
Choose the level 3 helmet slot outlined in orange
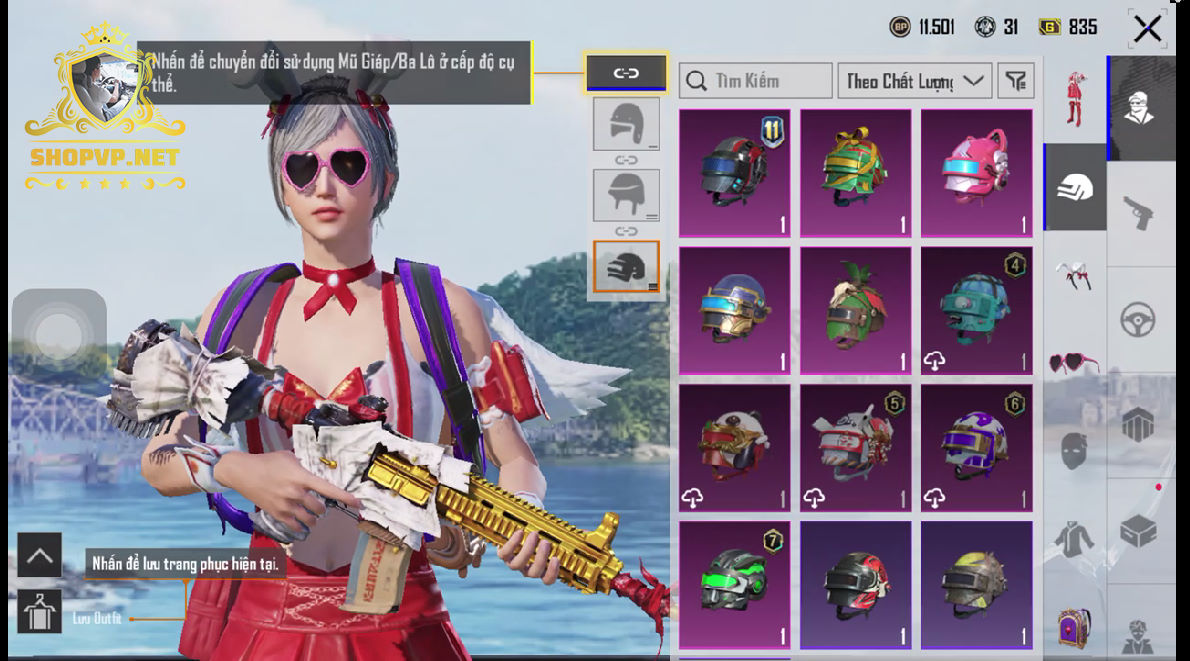coord(626,266)
